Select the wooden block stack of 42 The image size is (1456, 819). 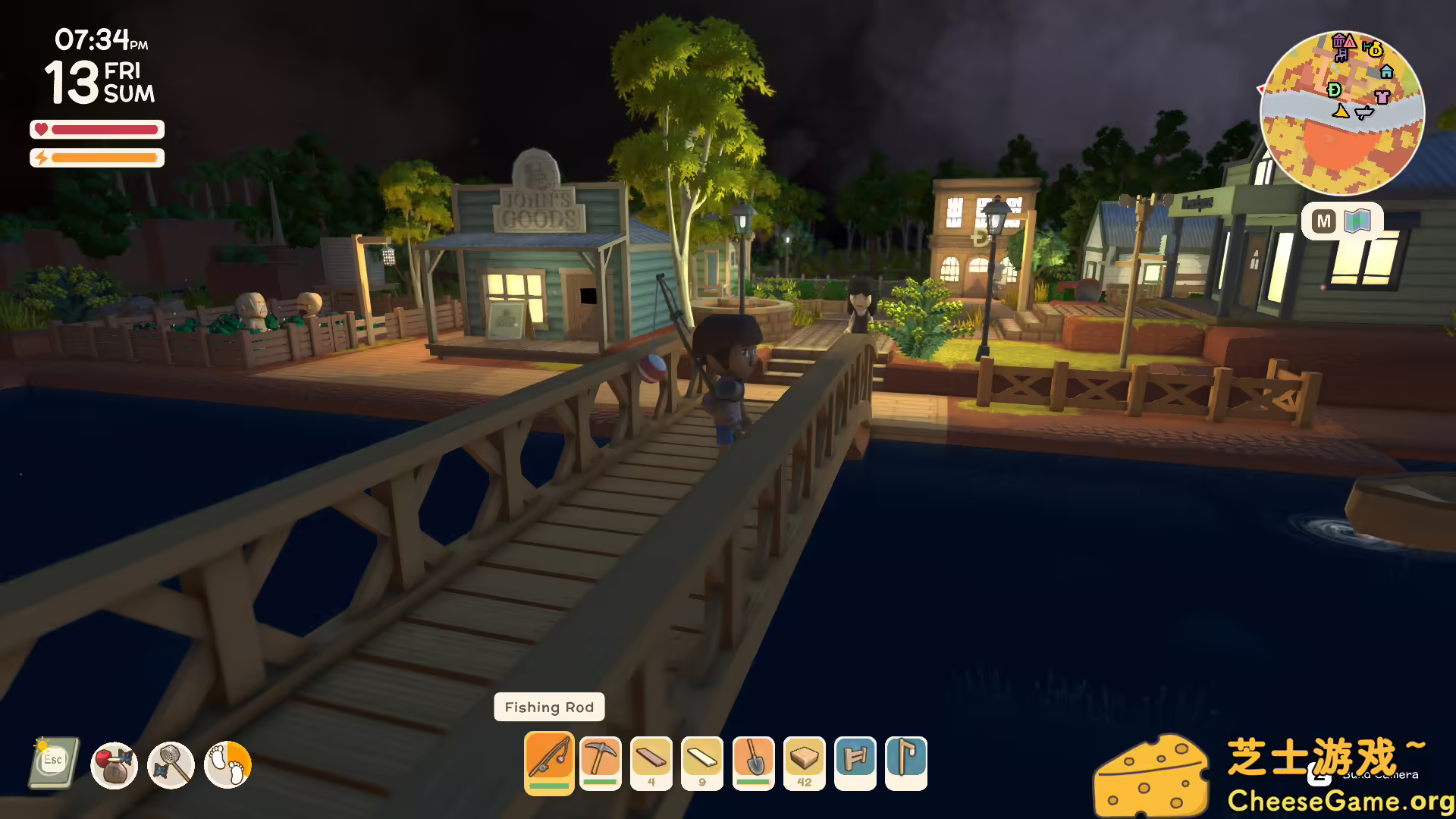click(x=804, y=761)
